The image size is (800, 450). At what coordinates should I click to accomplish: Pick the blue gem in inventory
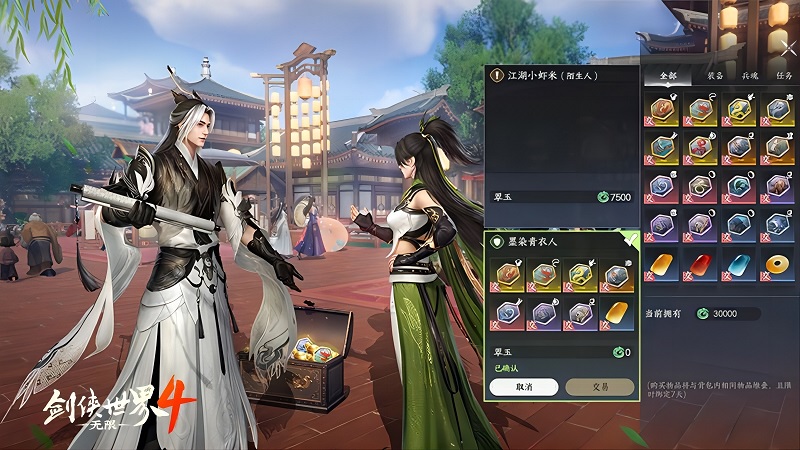[741, 264]
